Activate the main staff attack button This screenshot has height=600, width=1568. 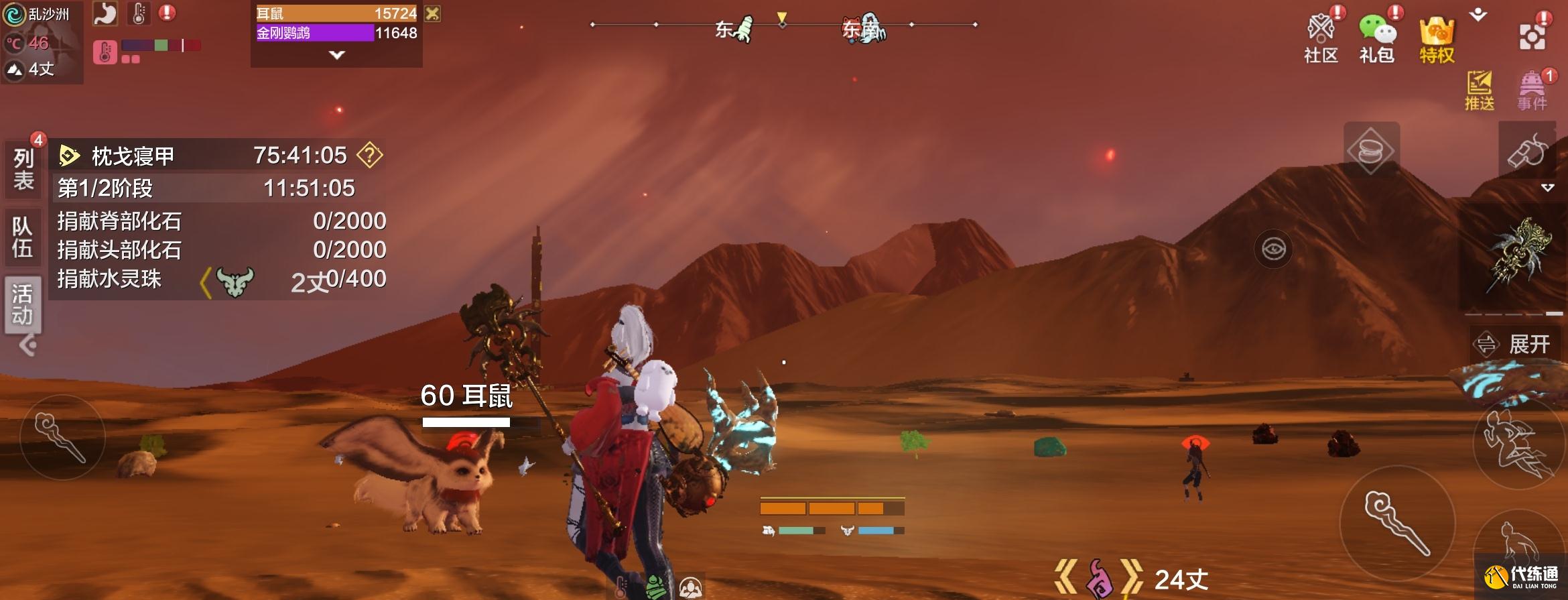point(1397,523)
